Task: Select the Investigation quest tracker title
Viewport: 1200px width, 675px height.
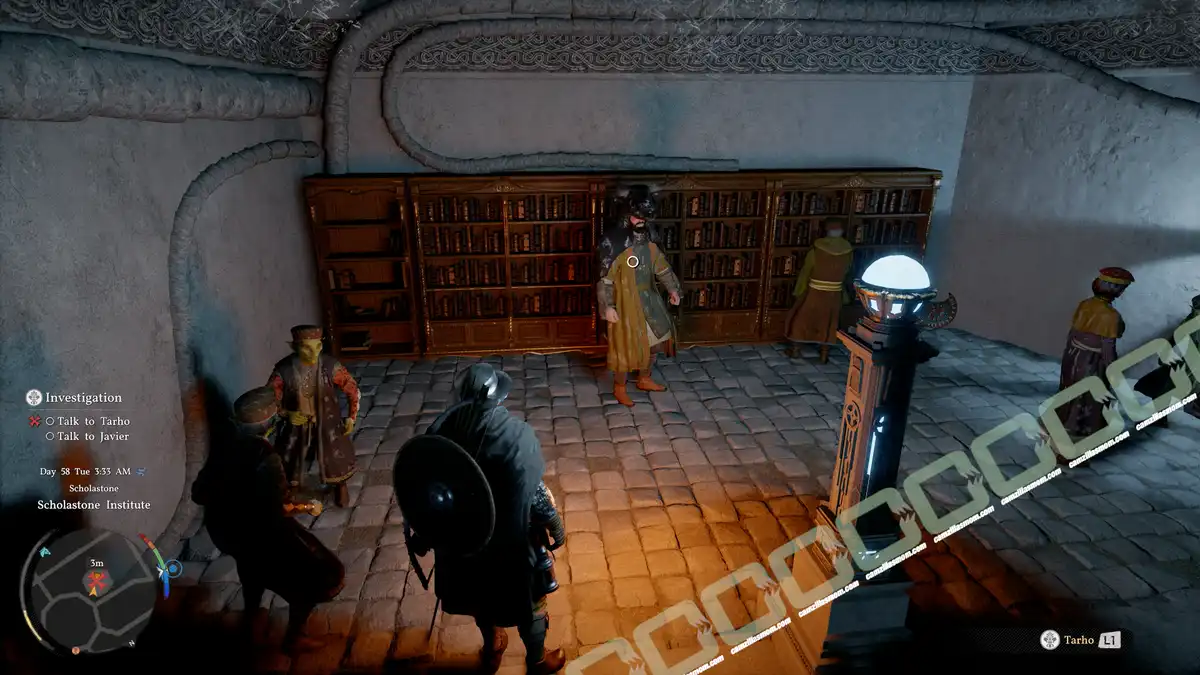Action: click(83, 398)
